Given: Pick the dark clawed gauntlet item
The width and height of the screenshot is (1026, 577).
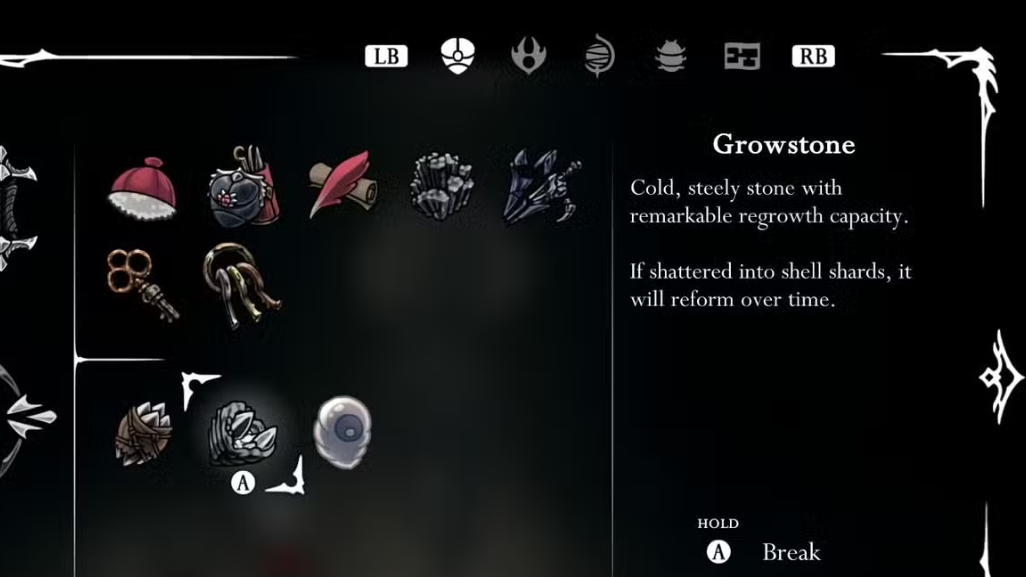Looking at the screenshot, I should coord(540,186).
